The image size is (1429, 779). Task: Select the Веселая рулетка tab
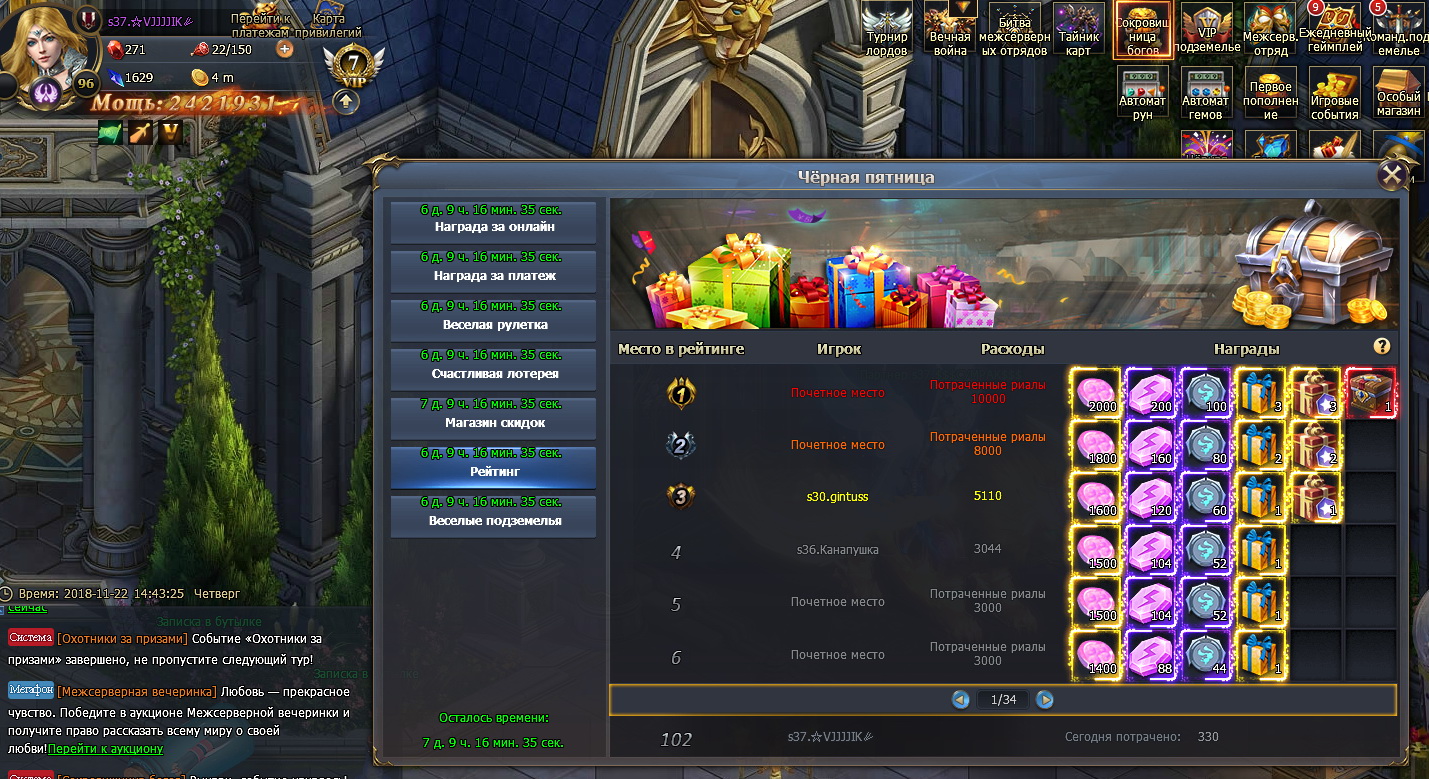[x=493, y=319]
